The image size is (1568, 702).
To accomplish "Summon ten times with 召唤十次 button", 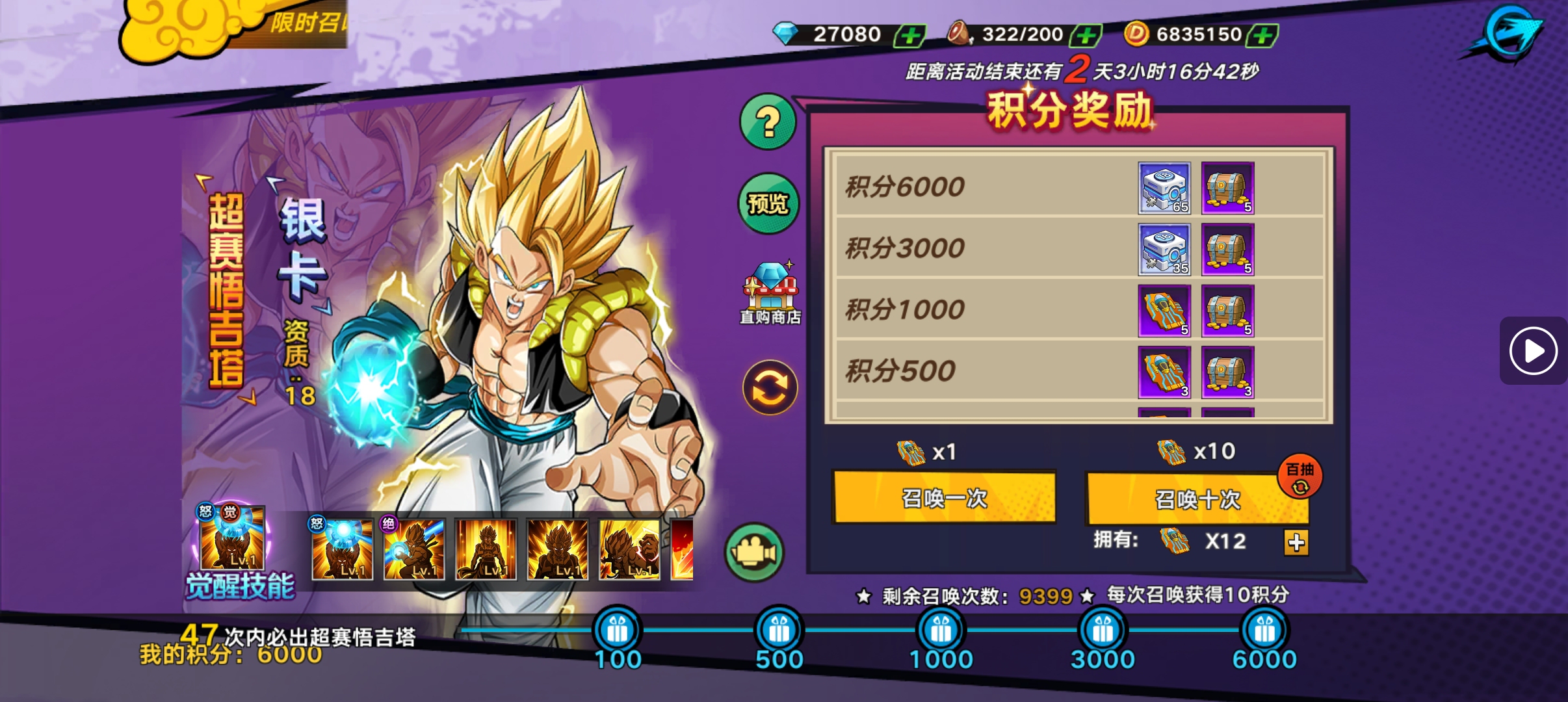I will pos(1196,499).
